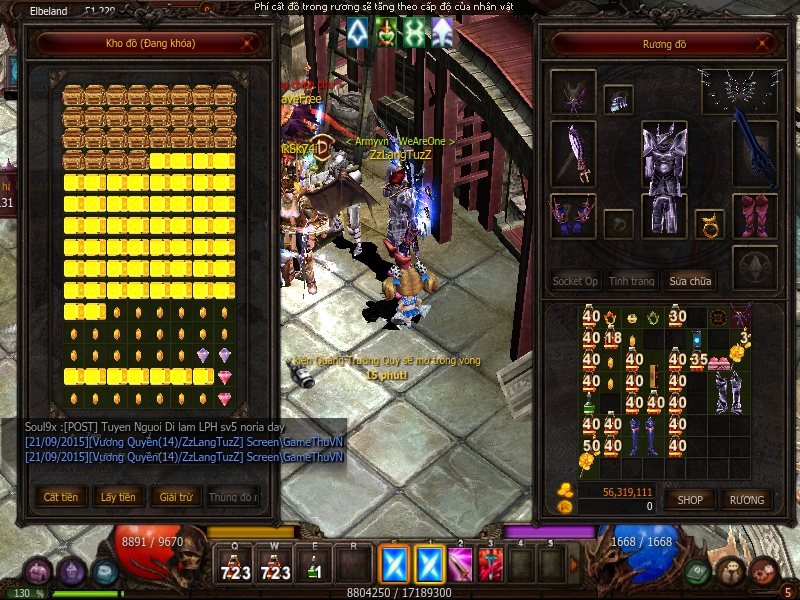Viewport: 800px width, 600px height.
Task: Select the equipped helmet pet slot
Action: 573,92
